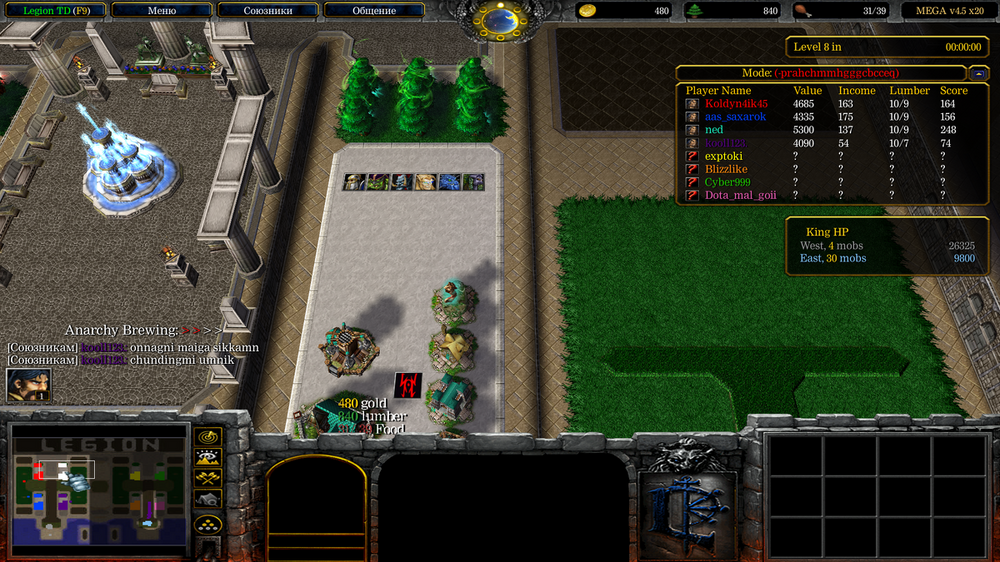Select the hero portrait icon
1000x562 pixels.
pyautogui.click(x=28, y=385)
